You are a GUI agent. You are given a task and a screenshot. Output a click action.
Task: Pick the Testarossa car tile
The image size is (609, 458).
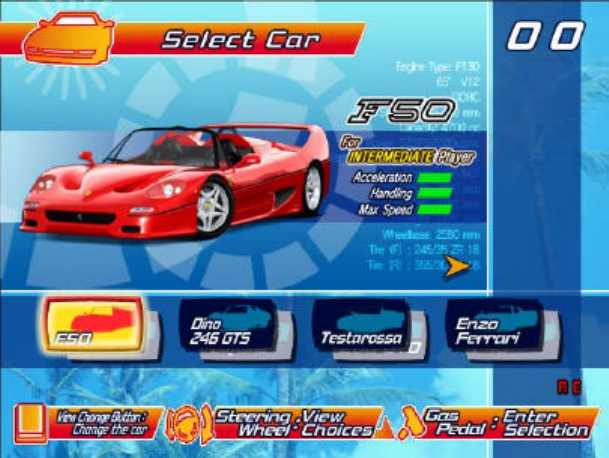(363, 327)
